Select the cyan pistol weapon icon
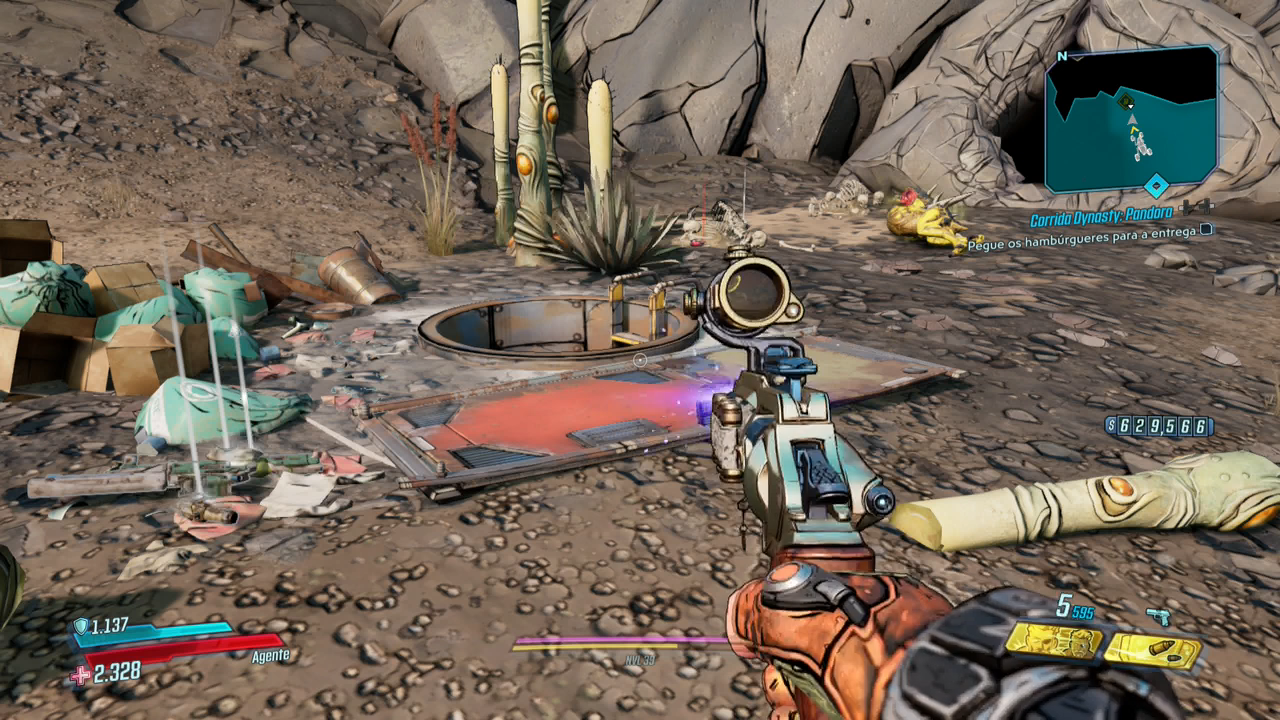Image resolution: width=1280 pixels, height=720 pixels. (x=1159, y=617)
